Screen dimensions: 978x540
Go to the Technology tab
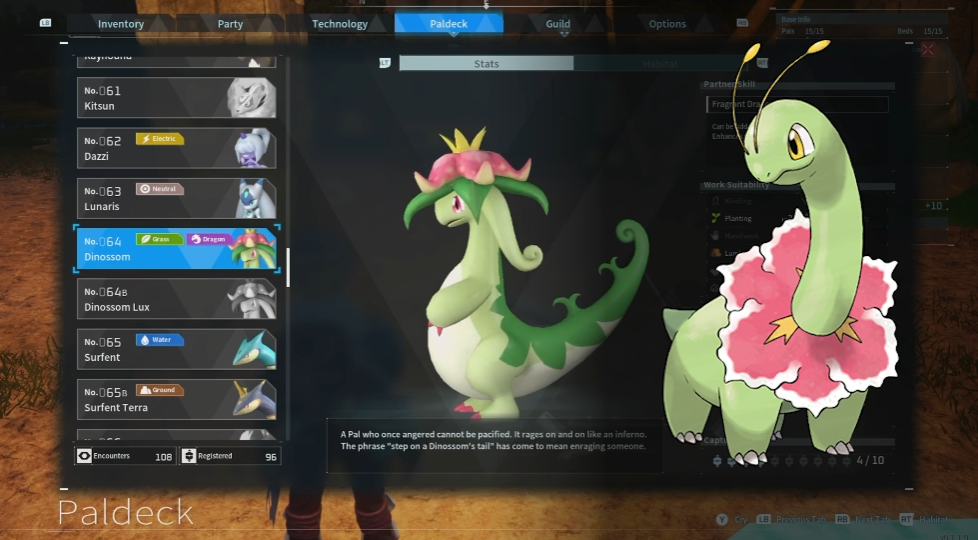pyautogui.click(x=340, y=24)
